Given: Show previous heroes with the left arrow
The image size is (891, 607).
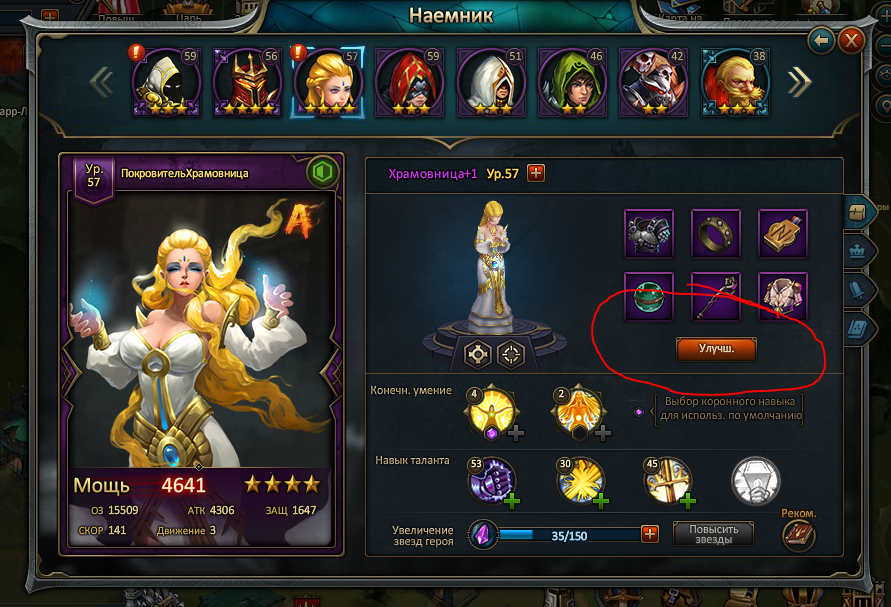Looking at the screenshot, I should pyautogui.click(x=102, y=82).
